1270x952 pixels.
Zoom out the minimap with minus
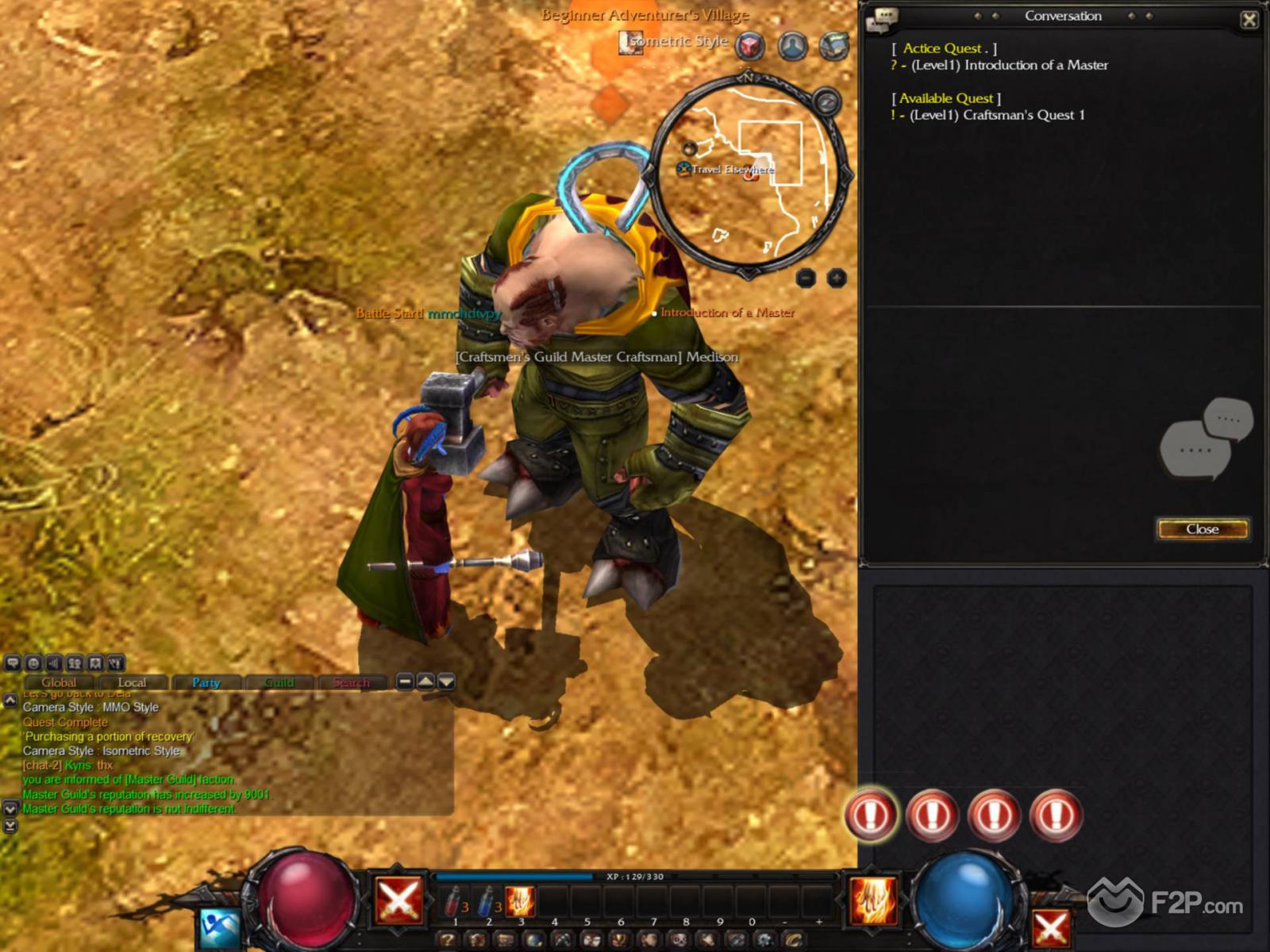[806, 278]
